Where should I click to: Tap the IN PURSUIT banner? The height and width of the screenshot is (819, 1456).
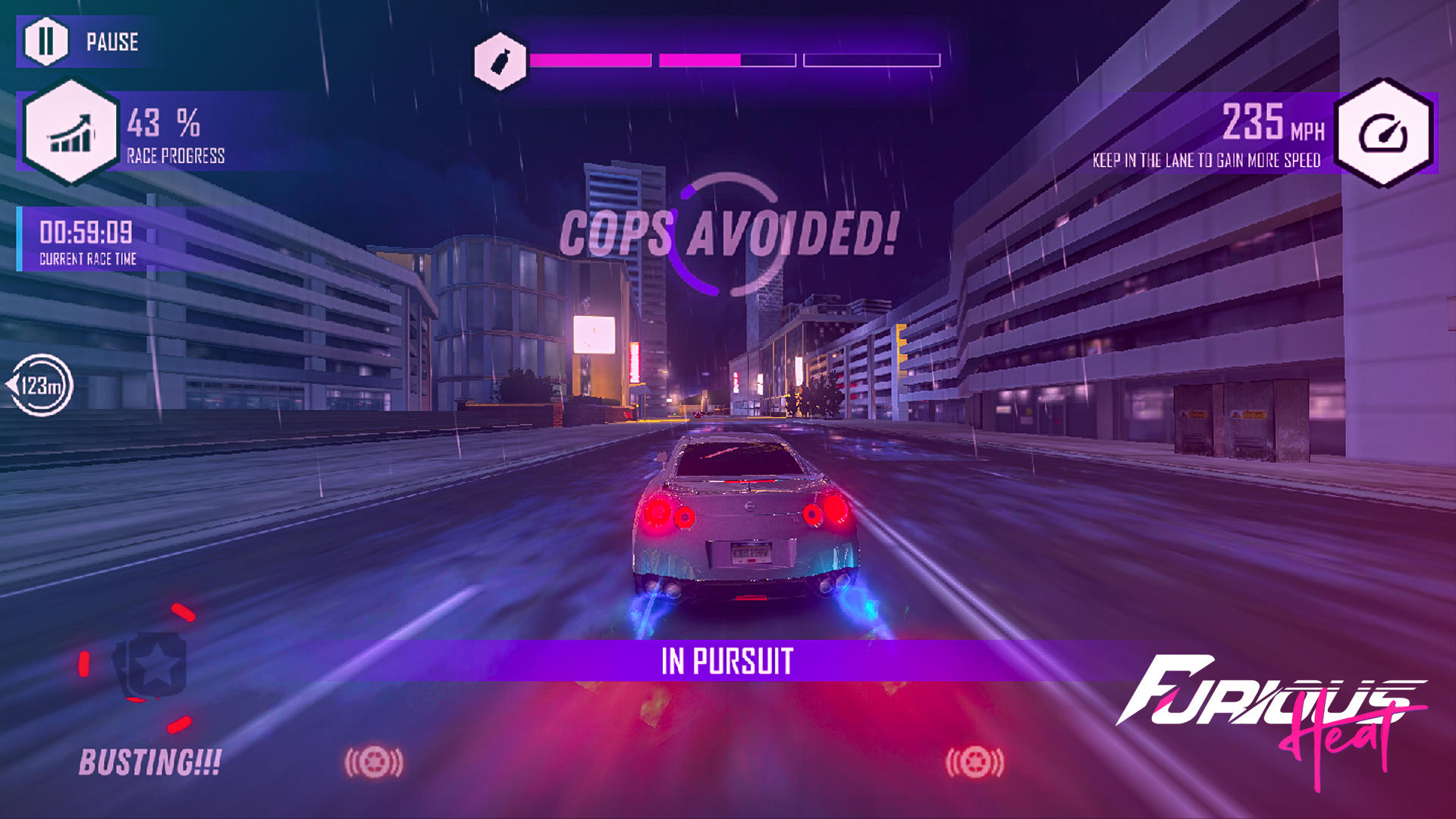[728, 661]
